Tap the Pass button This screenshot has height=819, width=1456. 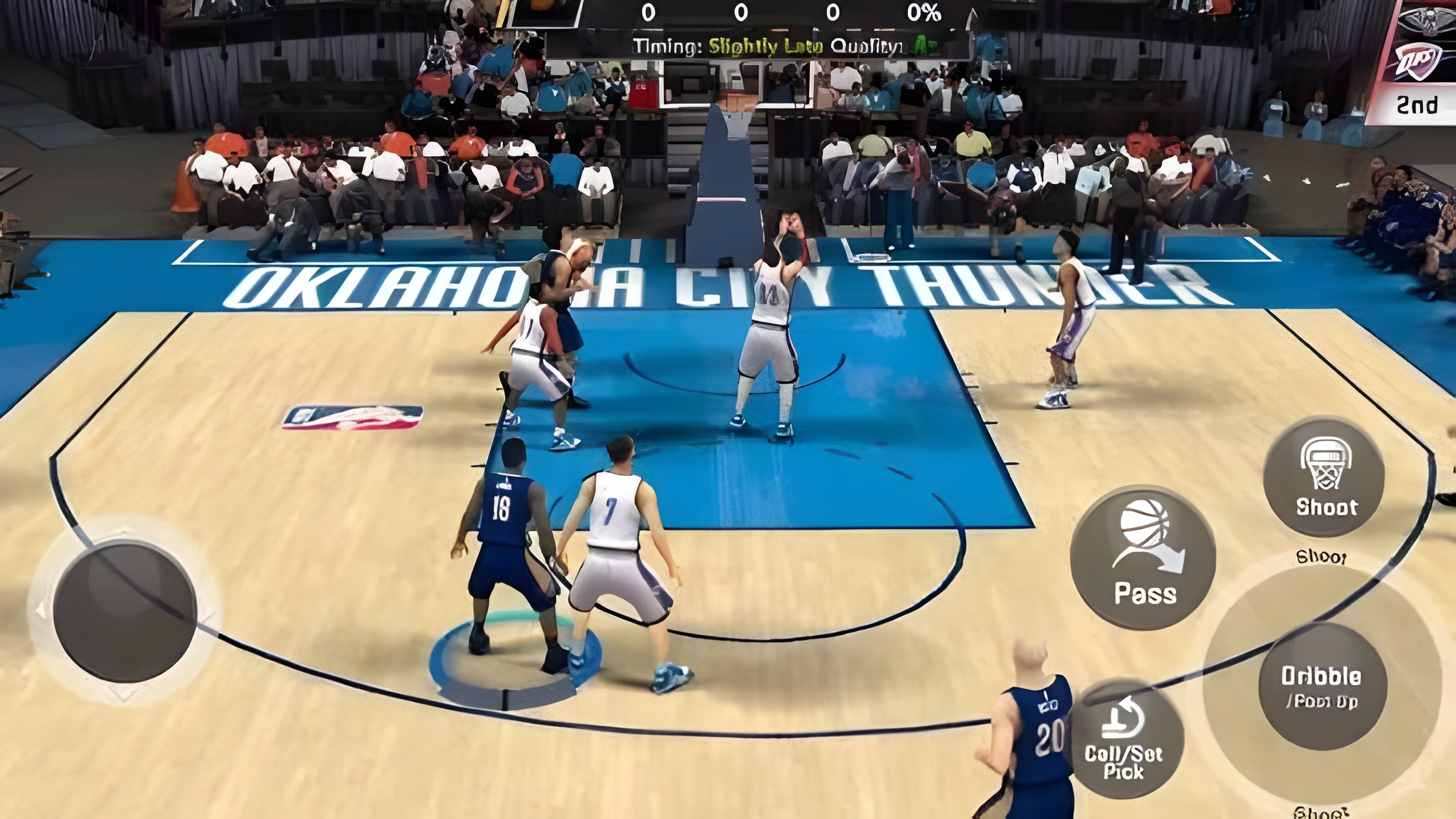pos(1143,557)
